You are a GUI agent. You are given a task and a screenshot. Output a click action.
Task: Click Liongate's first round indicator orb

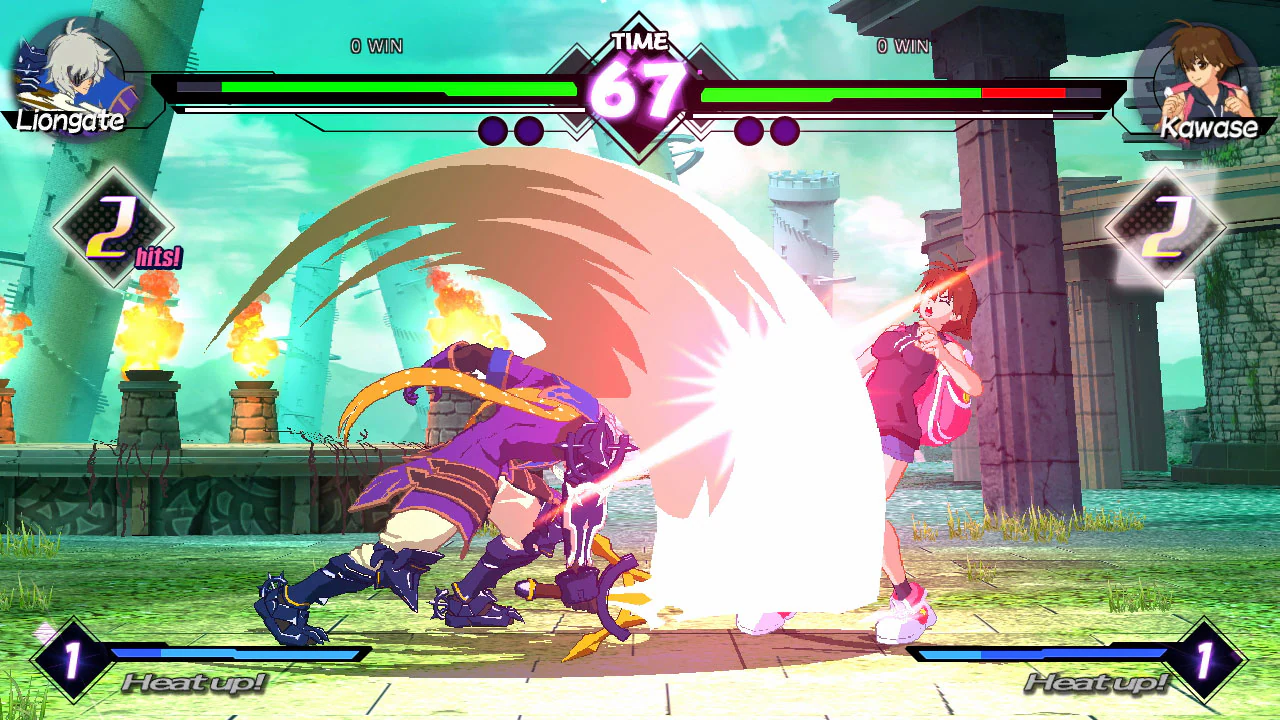click(x=491, y=130)
